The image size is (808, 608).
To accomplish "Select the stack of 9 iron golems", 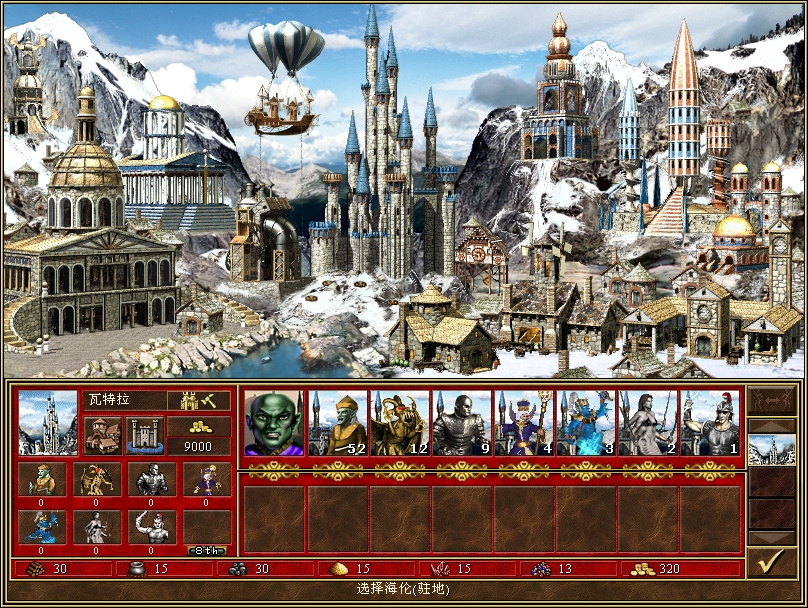I will [461, 424].
